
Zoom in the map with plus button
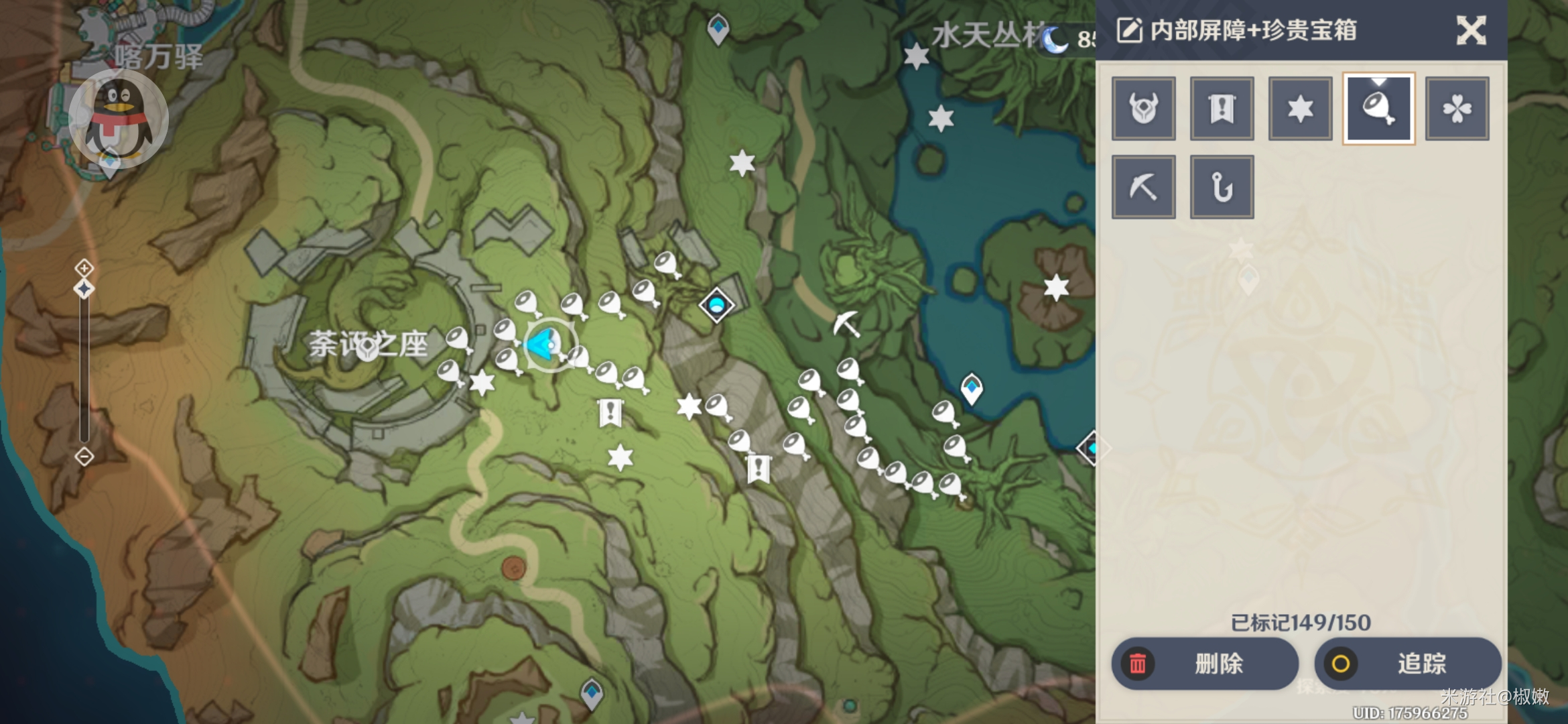click(84, 268)
